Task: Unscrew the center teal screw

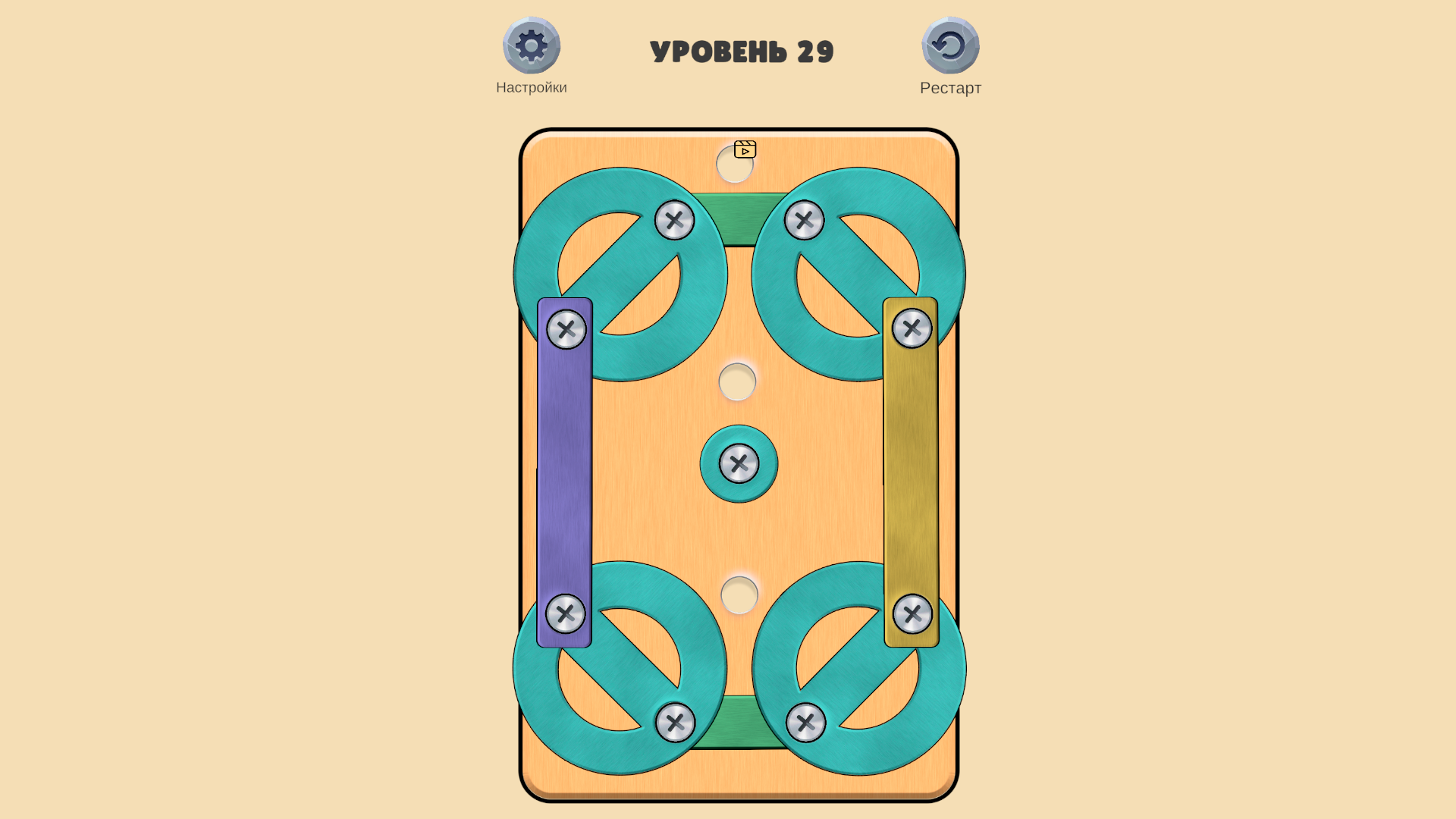Action: [738, 463]
